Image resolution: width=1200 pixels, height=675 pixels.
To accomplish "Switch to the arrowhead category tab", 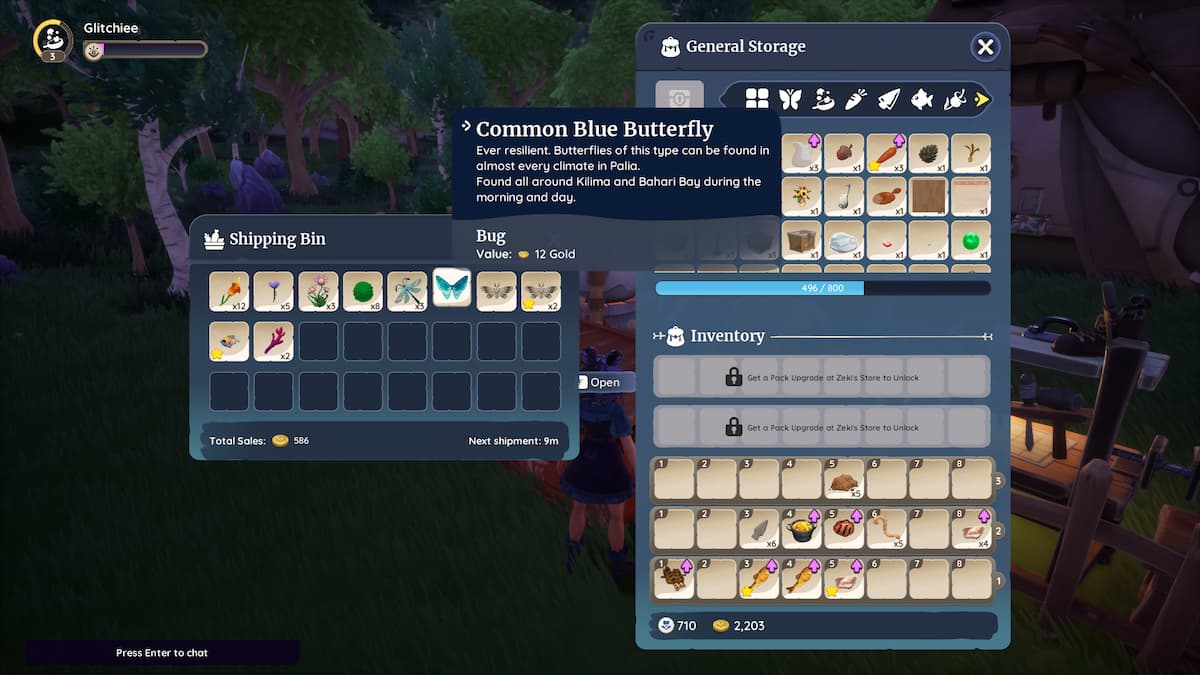I will point(888,98).
